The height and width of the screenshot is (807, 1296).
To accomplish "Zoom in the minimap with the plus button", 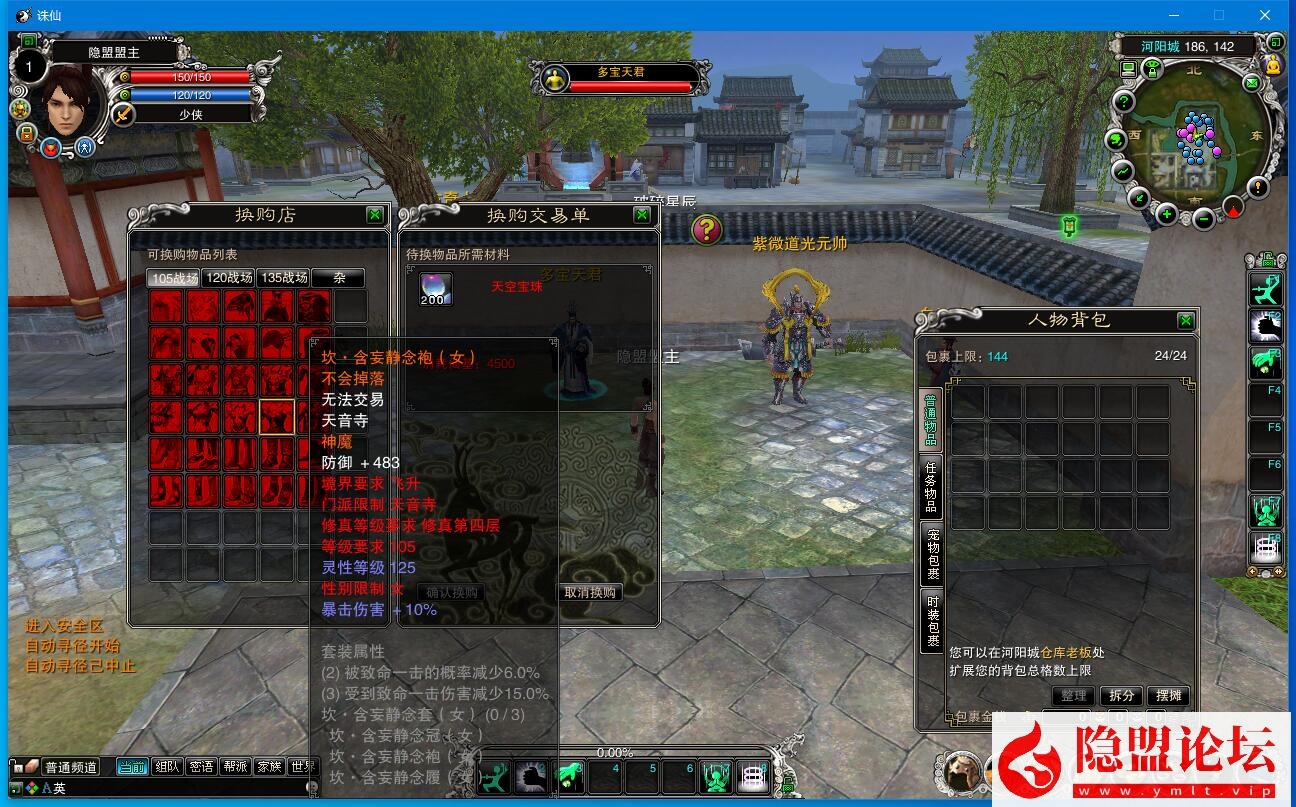I will (x=1167, y=213).
